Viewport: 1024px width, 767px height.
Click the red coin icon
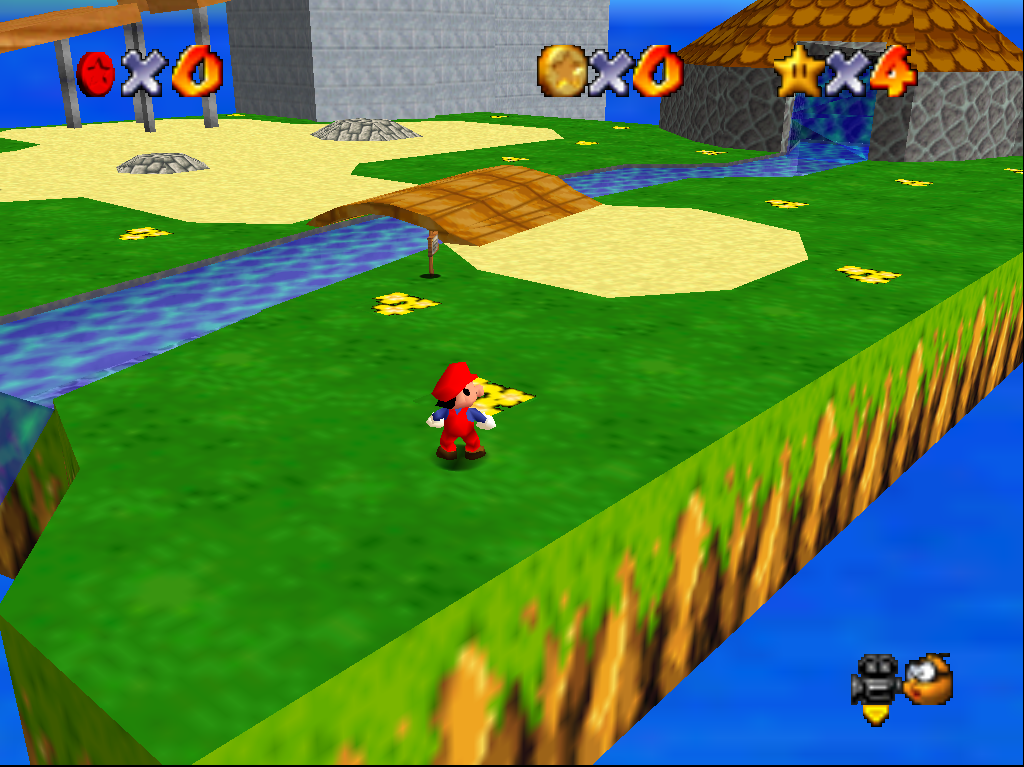point(97,74)
